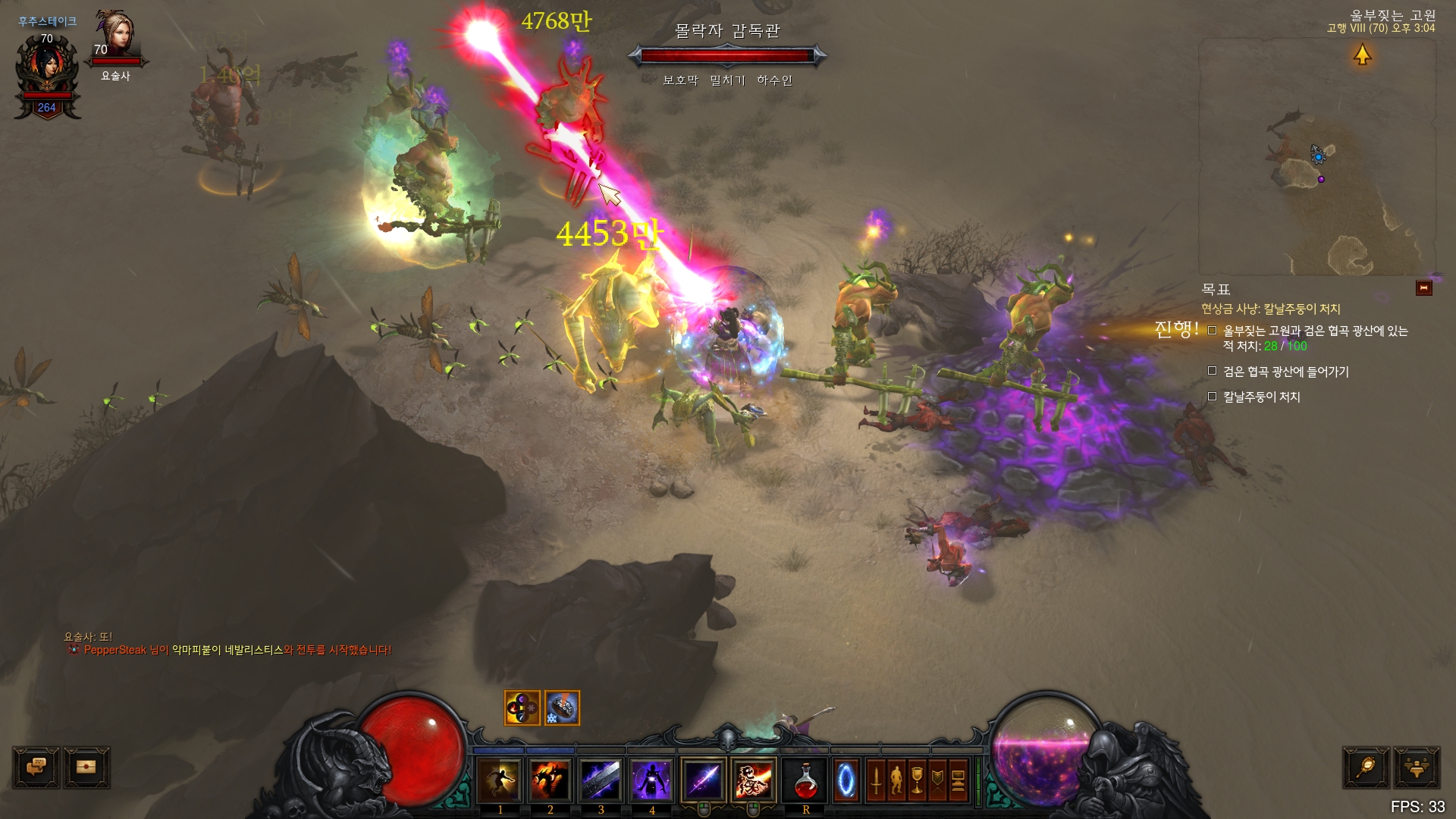Drink the red health potion

pyautogui.click(x=805, y=780)
